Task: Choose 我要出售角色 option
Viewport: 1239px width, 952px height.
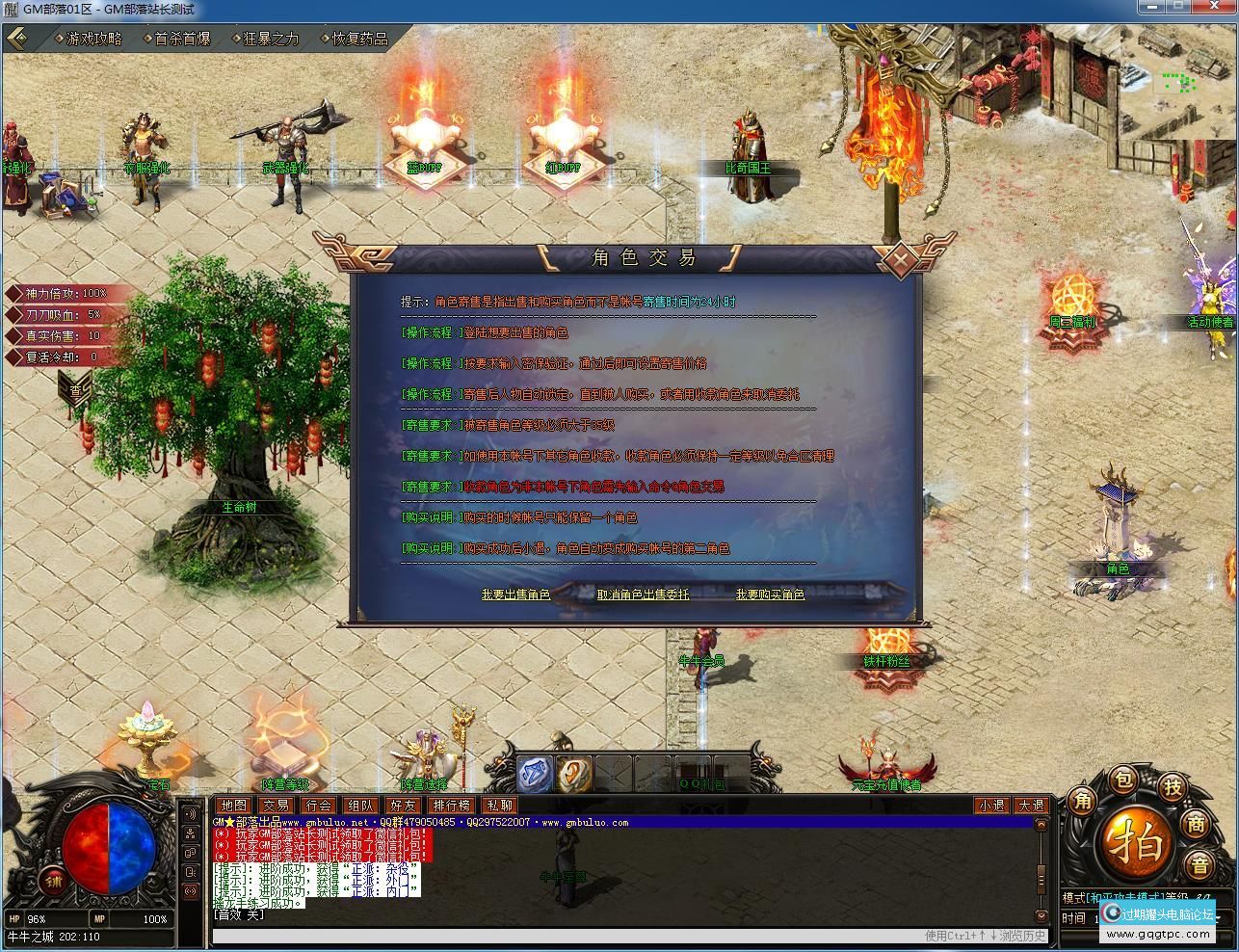Action: tap(515, 595)
